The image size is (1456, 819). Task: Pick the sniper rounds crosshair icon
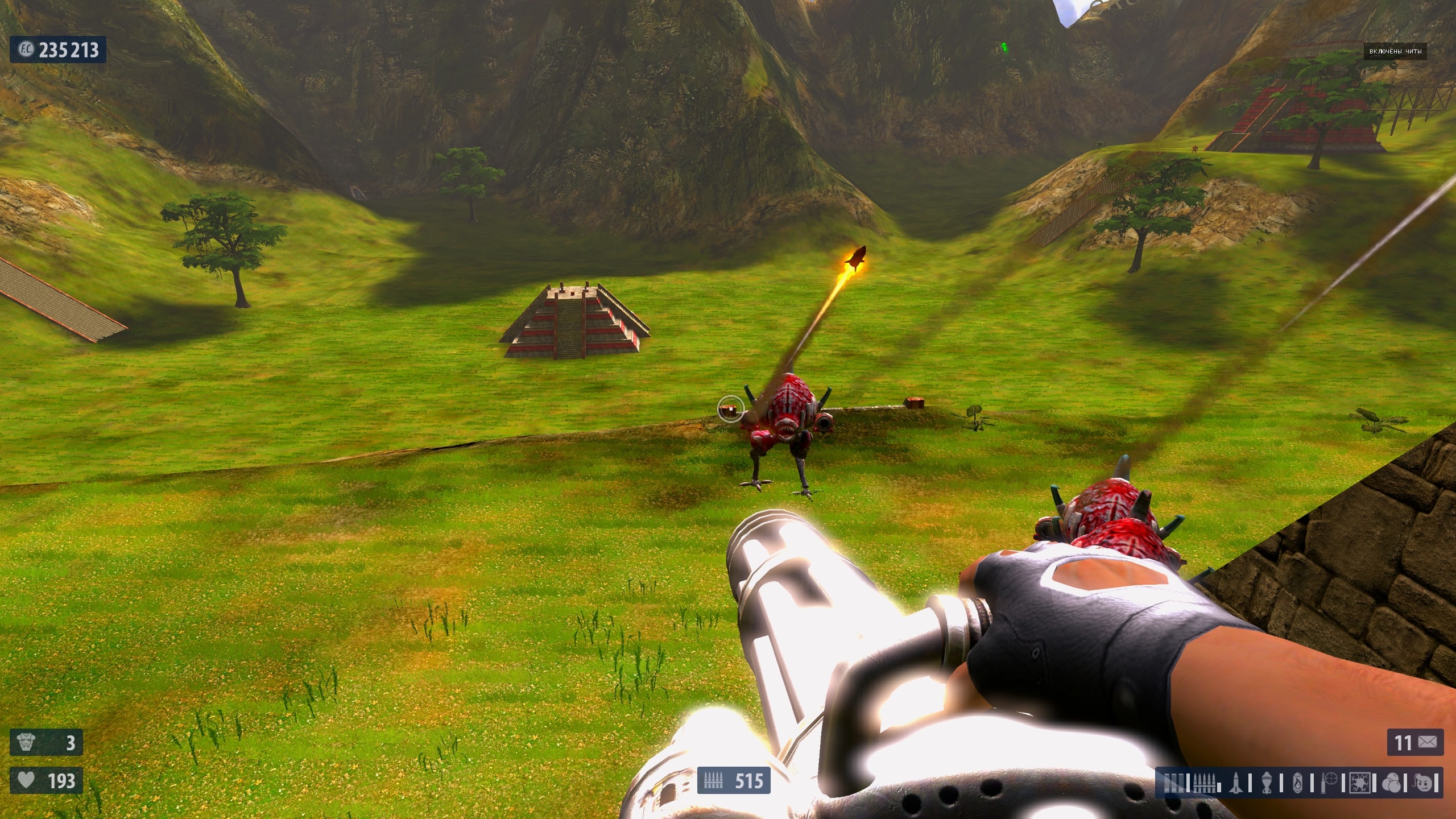(1329, 783)
